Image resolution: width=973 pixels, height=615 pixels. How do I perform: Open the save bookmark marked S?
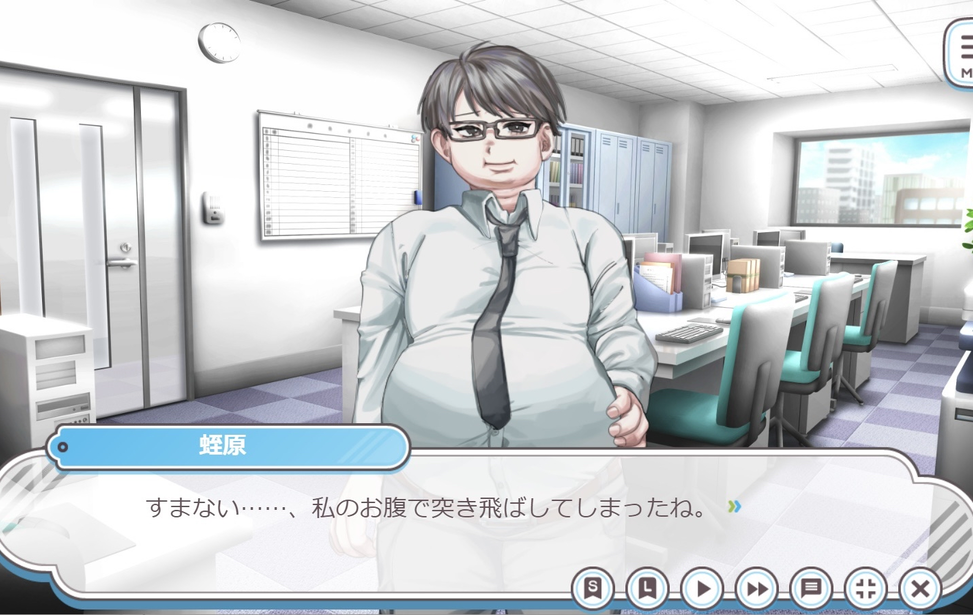[x=593, y=588]
